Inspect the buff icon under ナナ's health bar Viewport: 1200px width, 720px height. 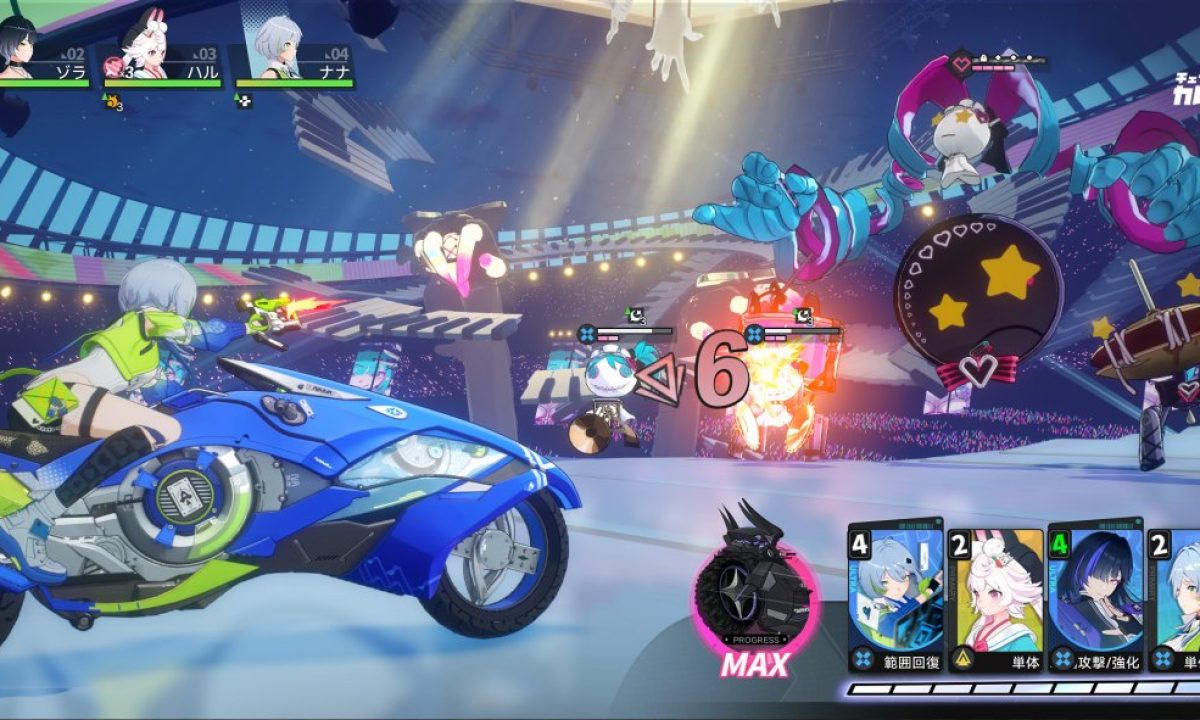pos(243,100)
